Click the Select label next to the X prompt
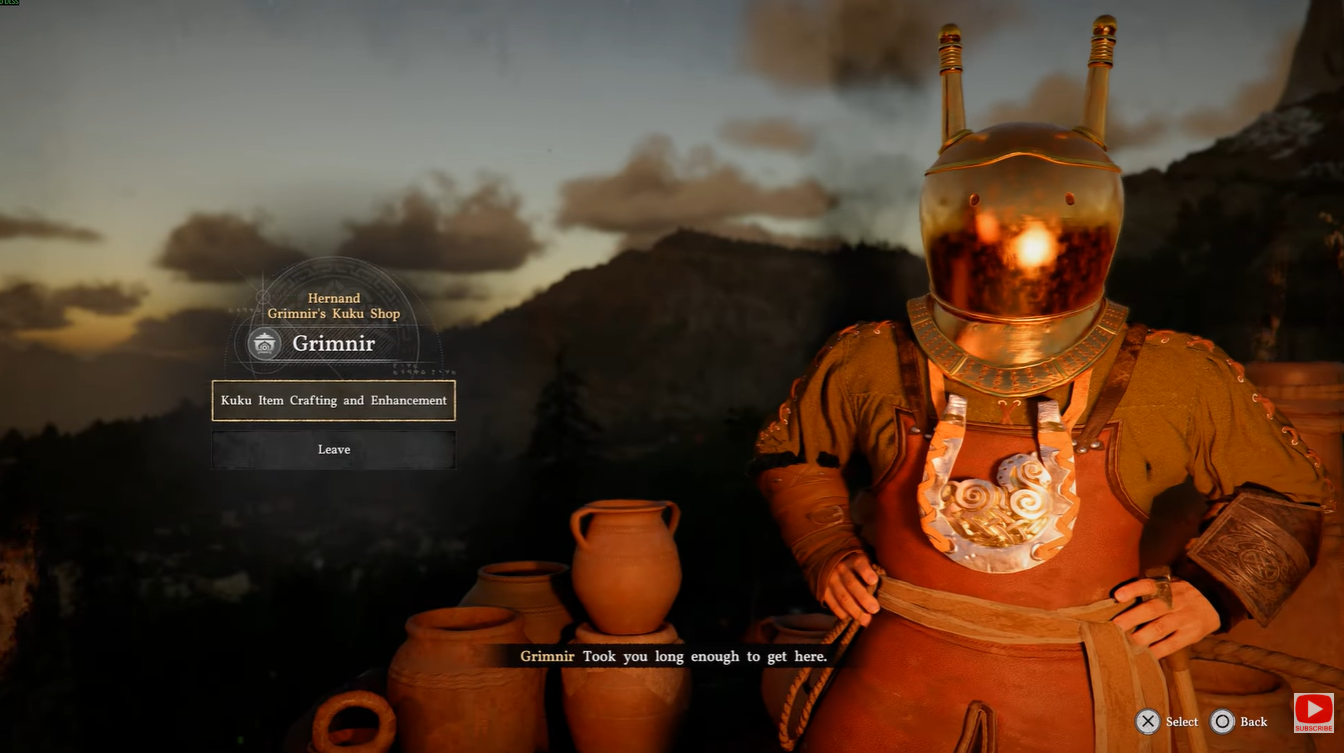The image size is (1344, 753). click(x=1180, y=721)
